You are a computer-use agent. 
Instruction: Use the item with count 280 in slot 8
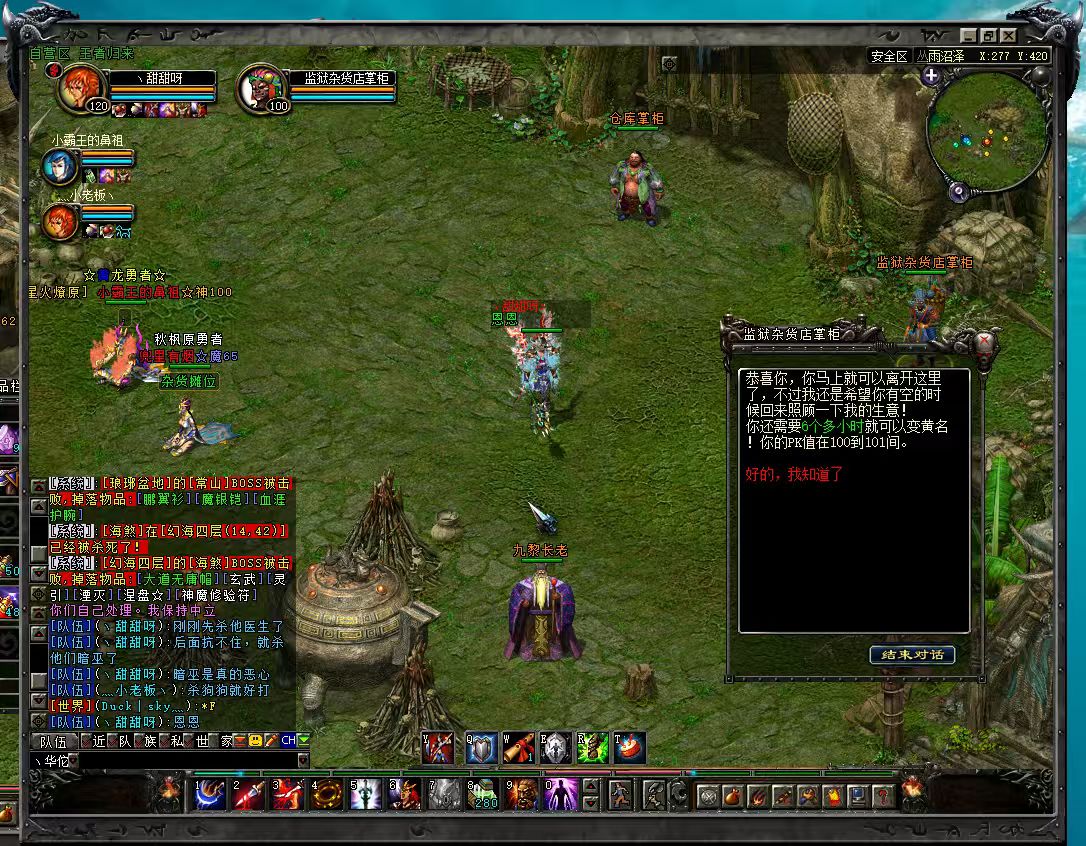click(482, 795)
